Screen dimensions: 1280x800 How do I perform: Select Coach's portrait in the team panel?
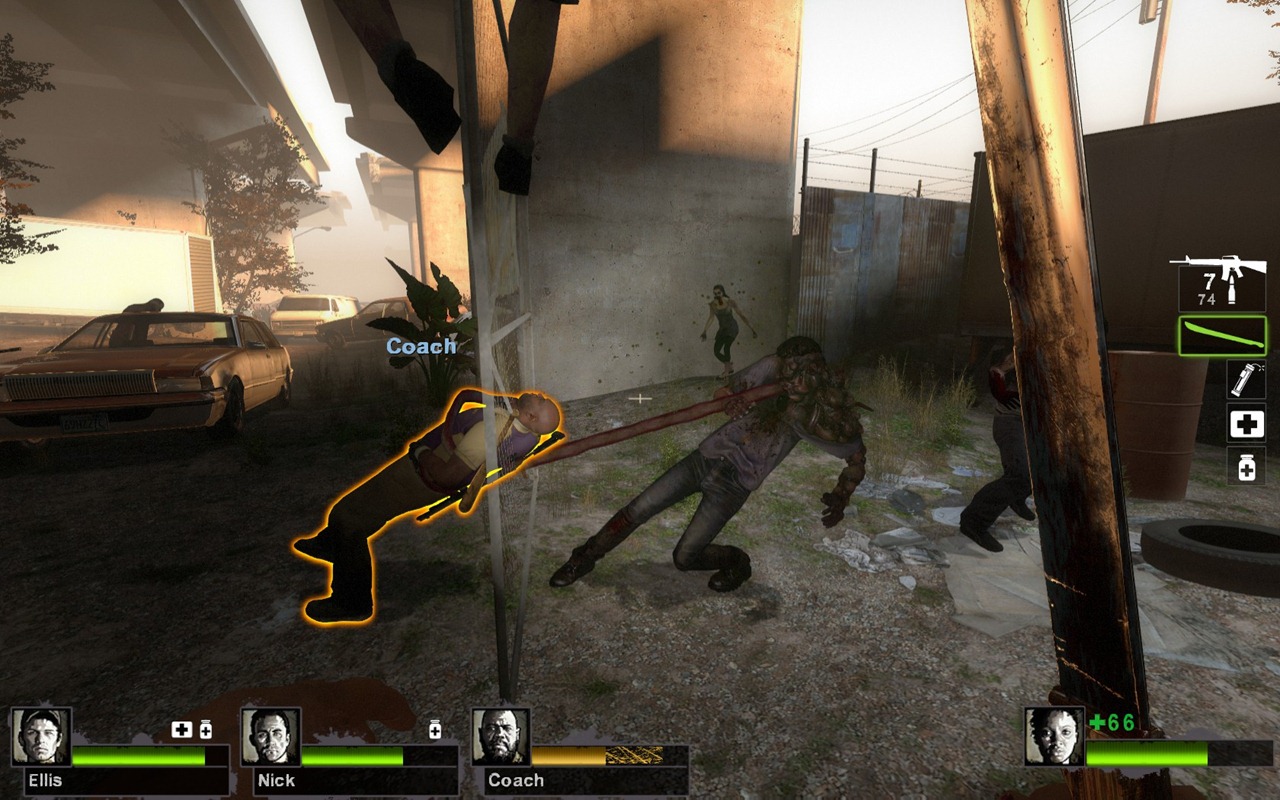point(501,737)
